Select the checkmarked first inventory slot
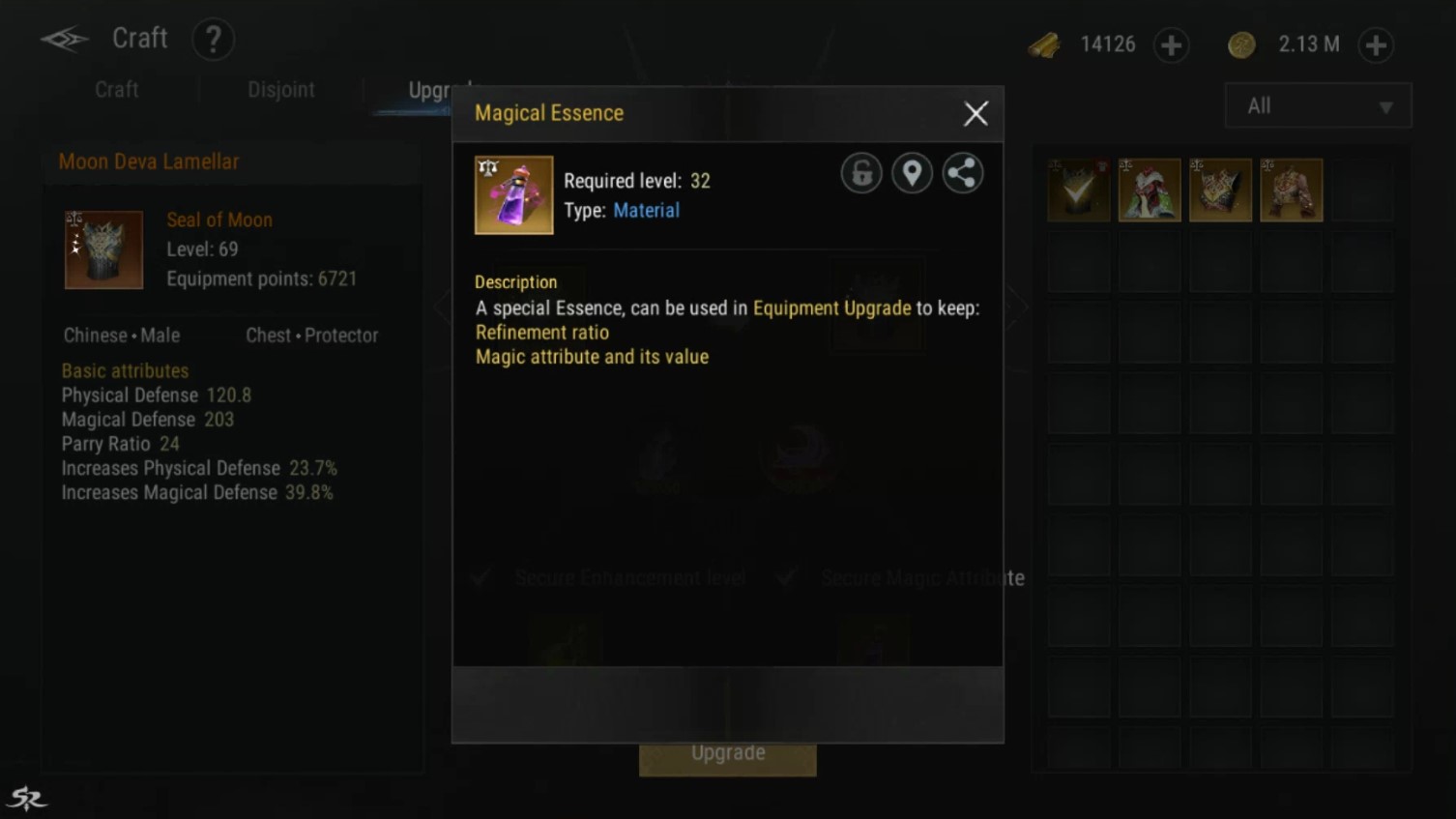This screenshot has width=1456, height=819. 1079,190
